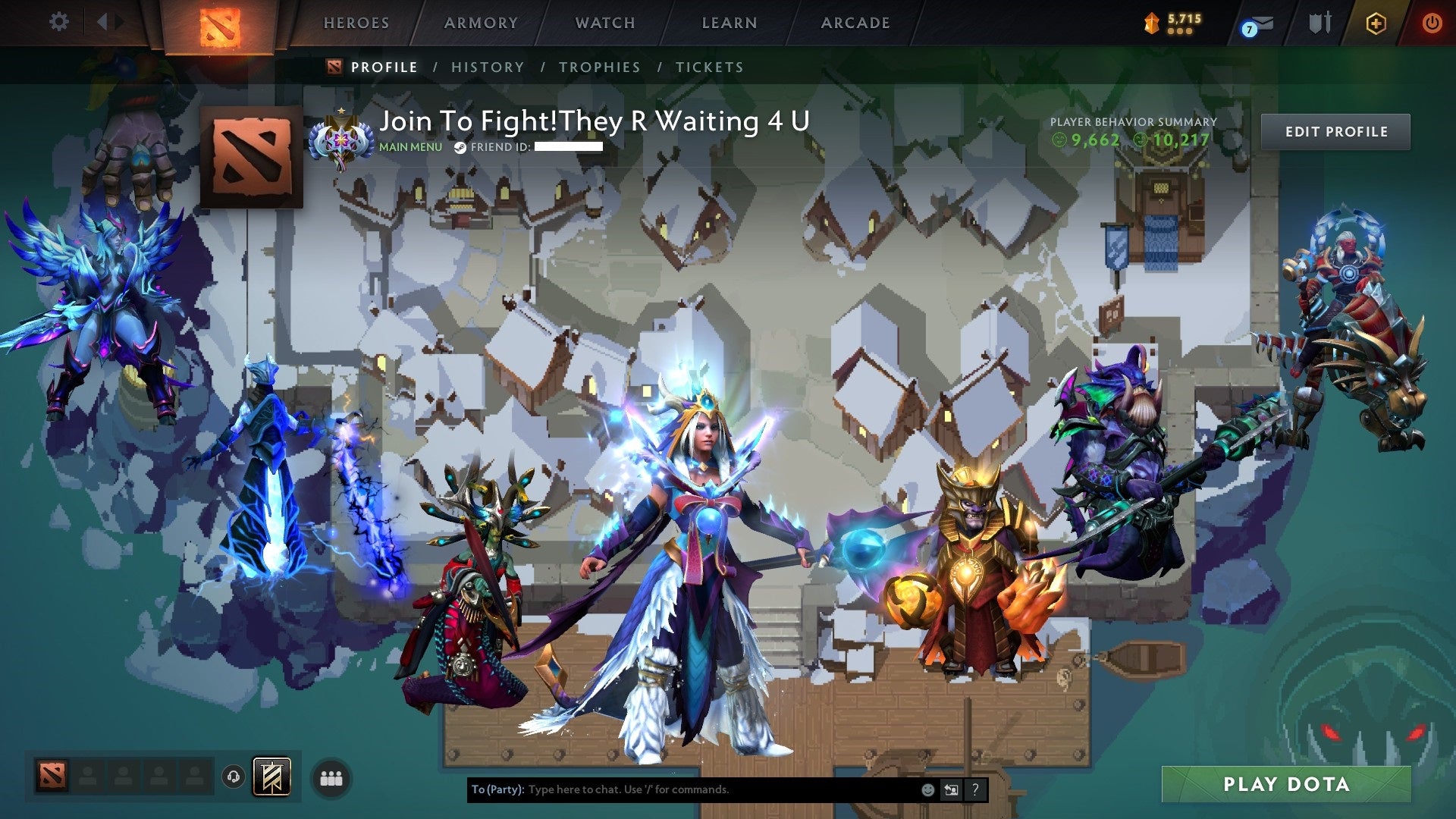Open the settings gear

(59, 21)
